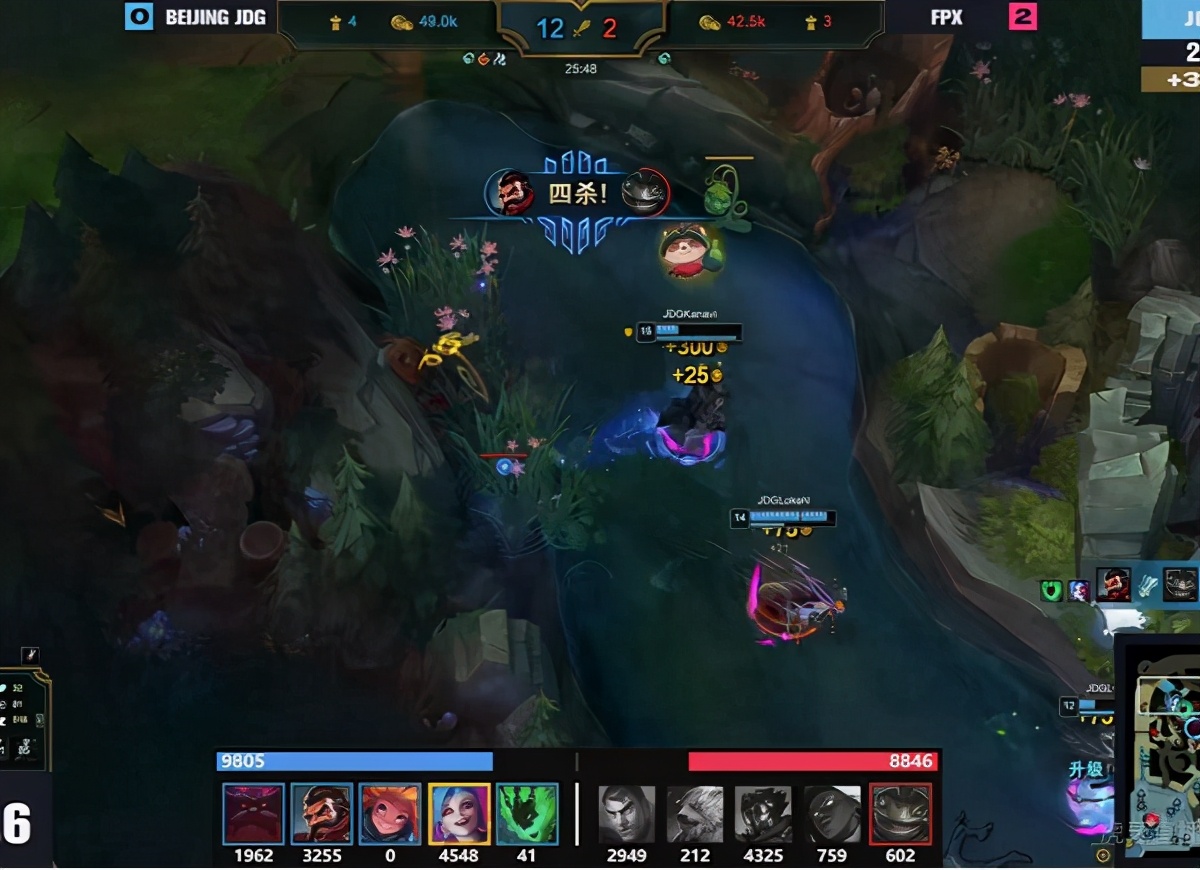Viewport: 1200px width, 870px height.
Task: Select Thresh's green champion portrait
Action: pos(527,814)
